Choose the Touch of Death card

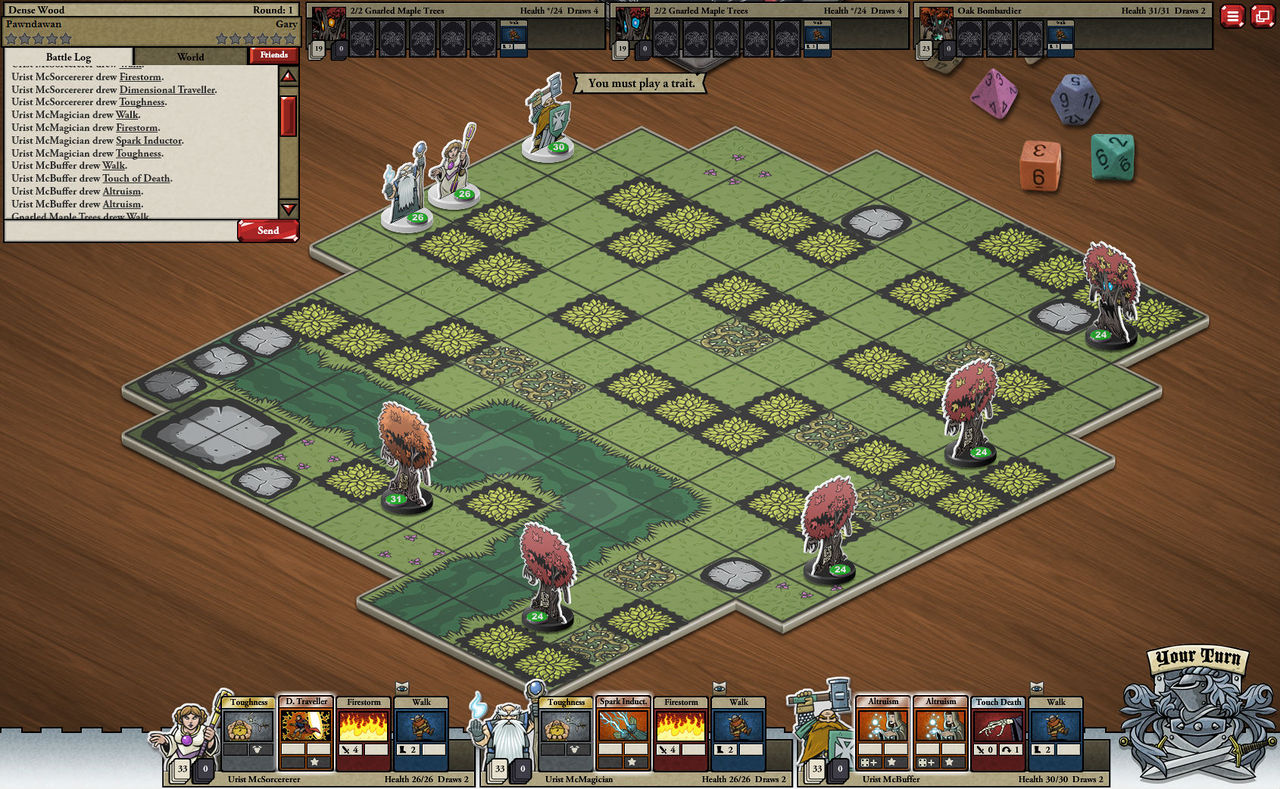point(998,734)
